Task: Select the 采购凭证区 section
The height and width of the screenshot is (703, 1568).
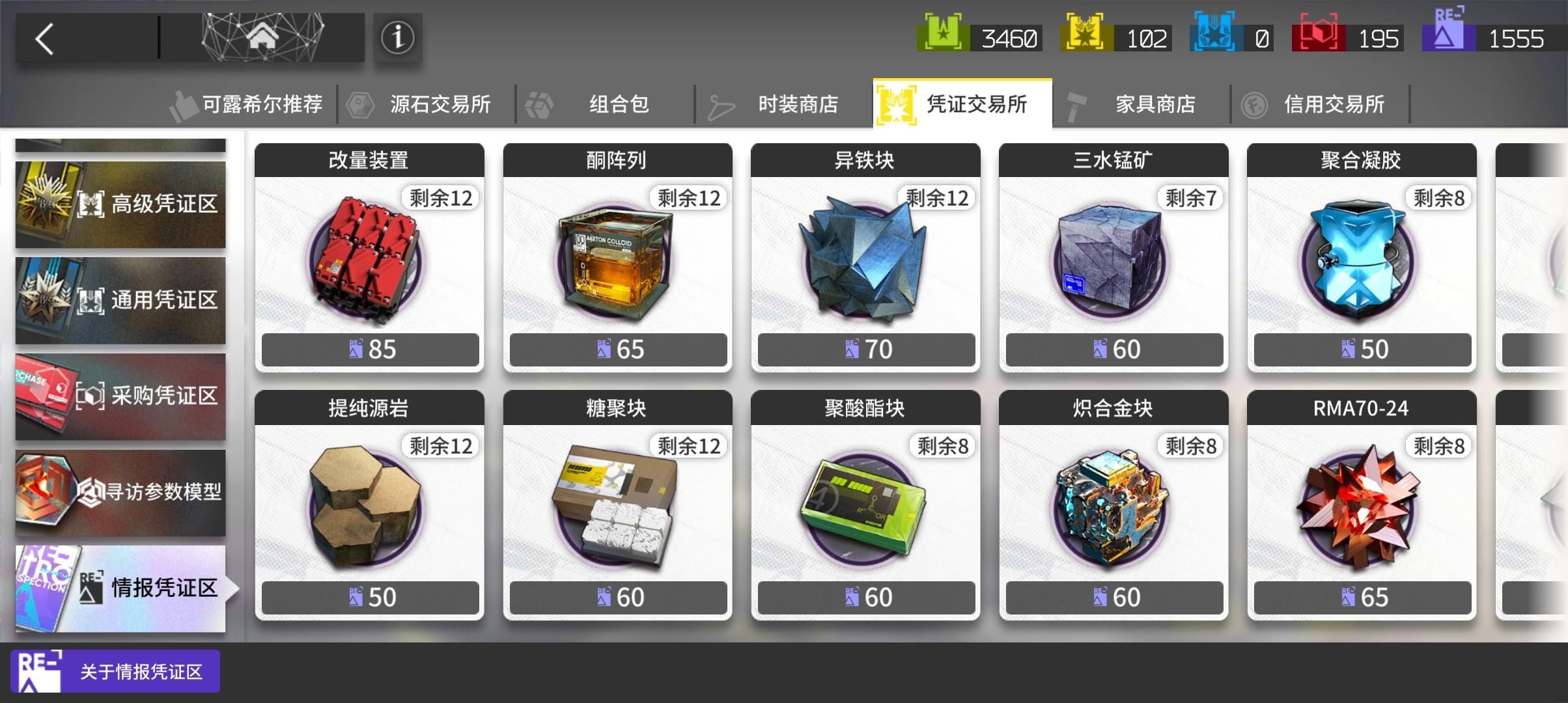Action: [x=120, y=396]
